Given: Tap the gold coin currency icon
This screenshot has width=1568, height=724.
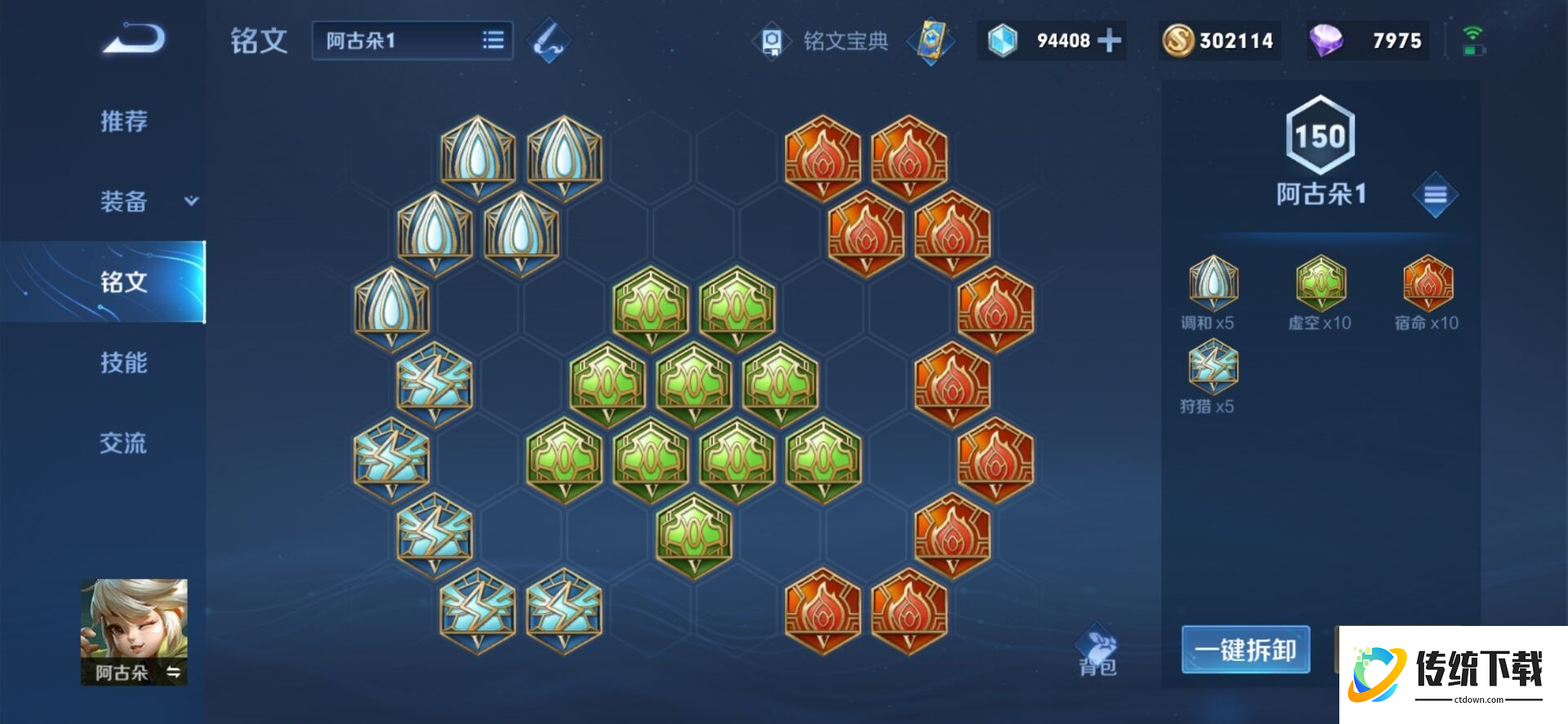Looking at the screenshot, I should (1178, 41).
